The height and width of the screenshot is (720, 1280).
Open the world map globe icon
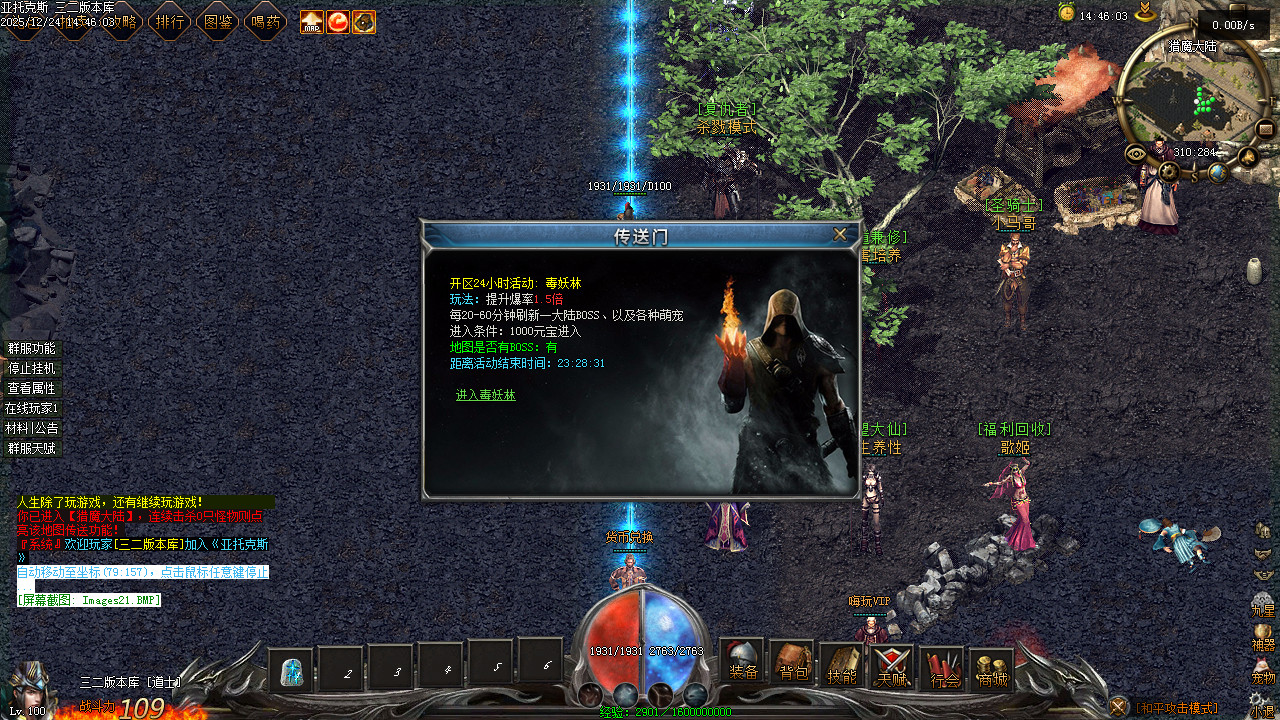[x=1217, y=172]
